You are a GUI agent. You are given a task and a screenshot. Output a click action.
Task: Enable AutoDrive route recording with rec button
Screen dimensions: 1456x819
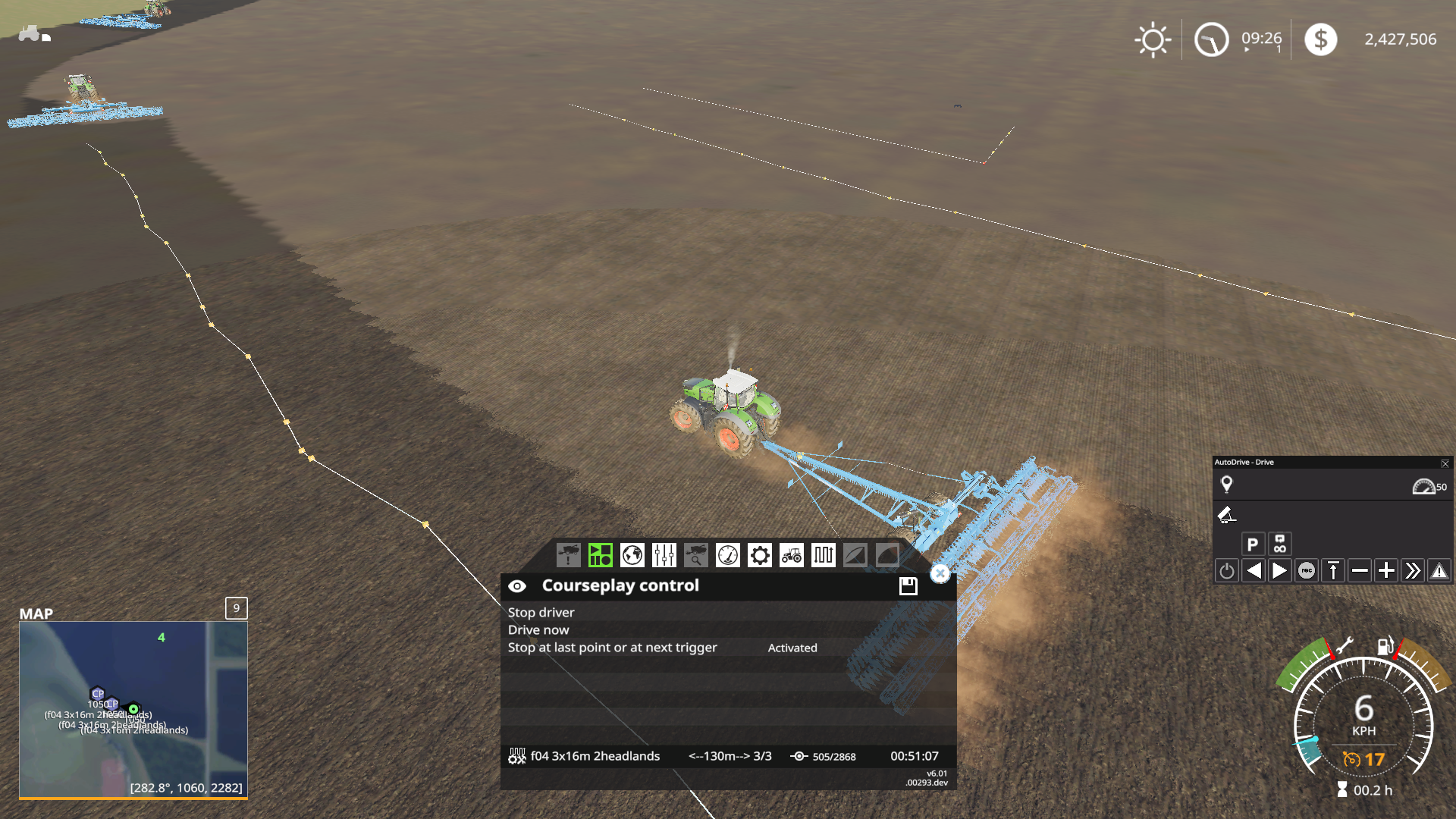pos(1307,570)
